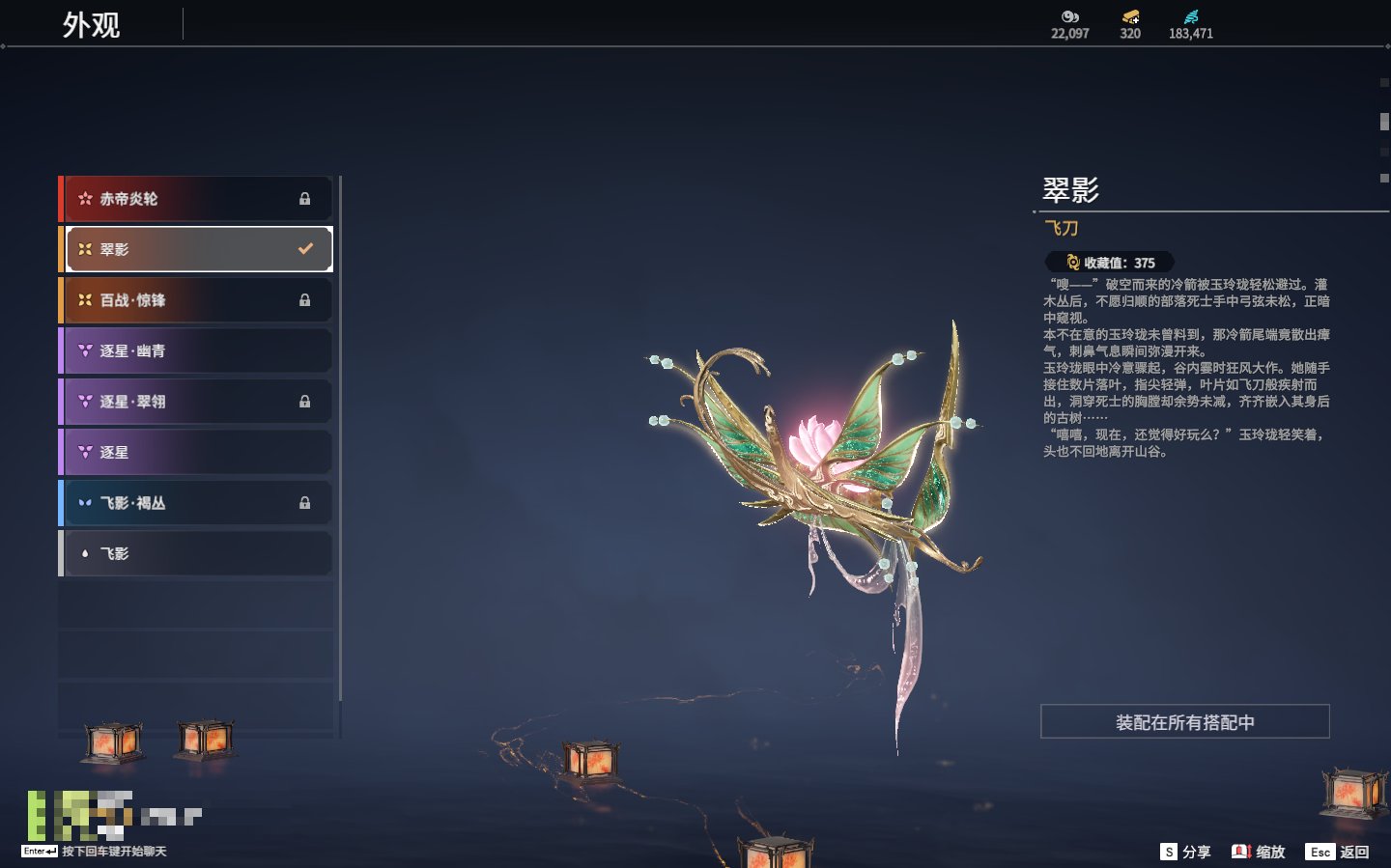The width and height of the screenshot is (1391, 868).
Task: Click the blue feather currency icon
Action: coord(1191,16)
